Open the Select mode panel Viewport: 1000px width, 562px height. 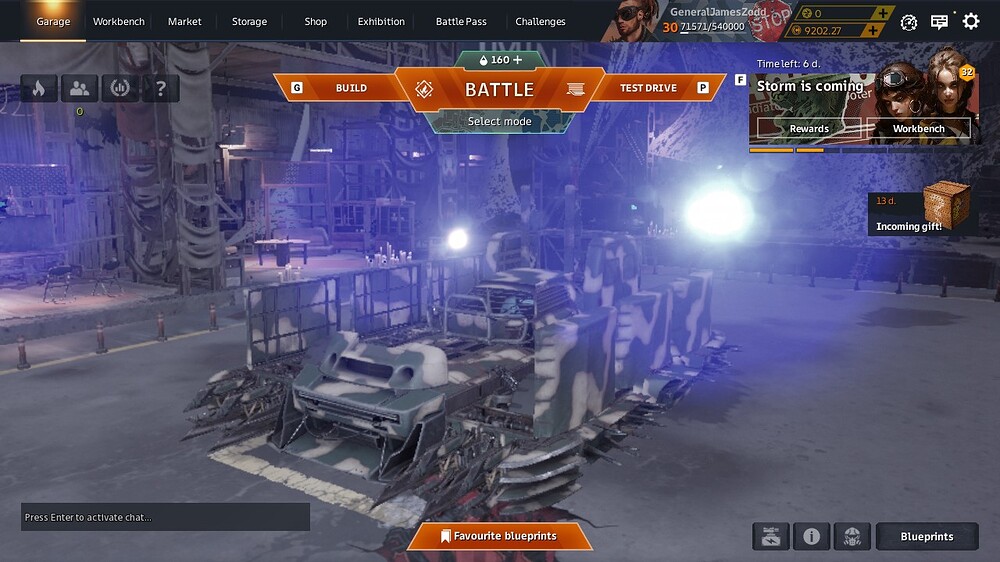(x=499, y=122)
